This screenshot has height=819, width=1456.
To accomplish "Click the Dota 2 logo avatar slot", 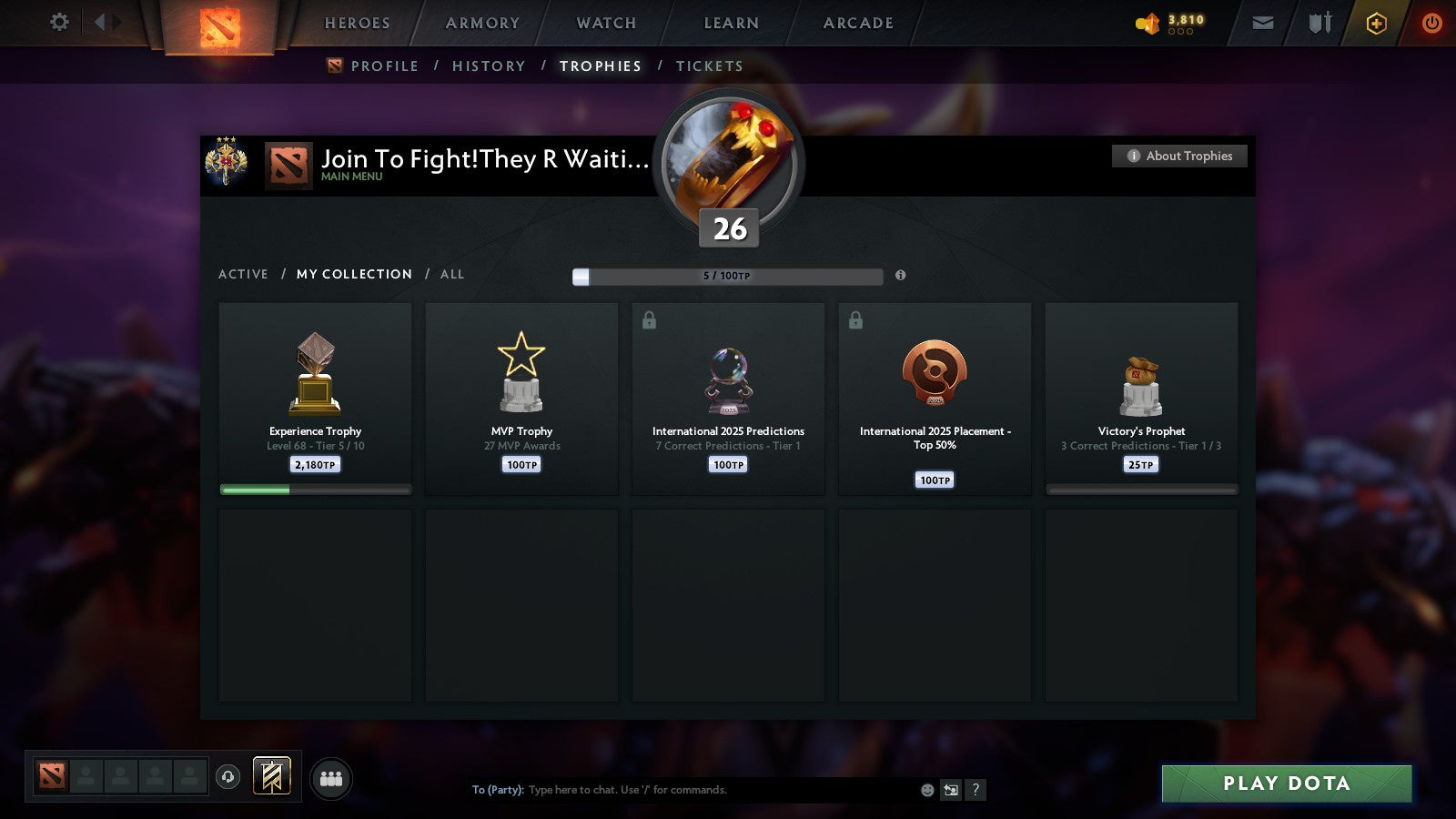I will [52, 775].
